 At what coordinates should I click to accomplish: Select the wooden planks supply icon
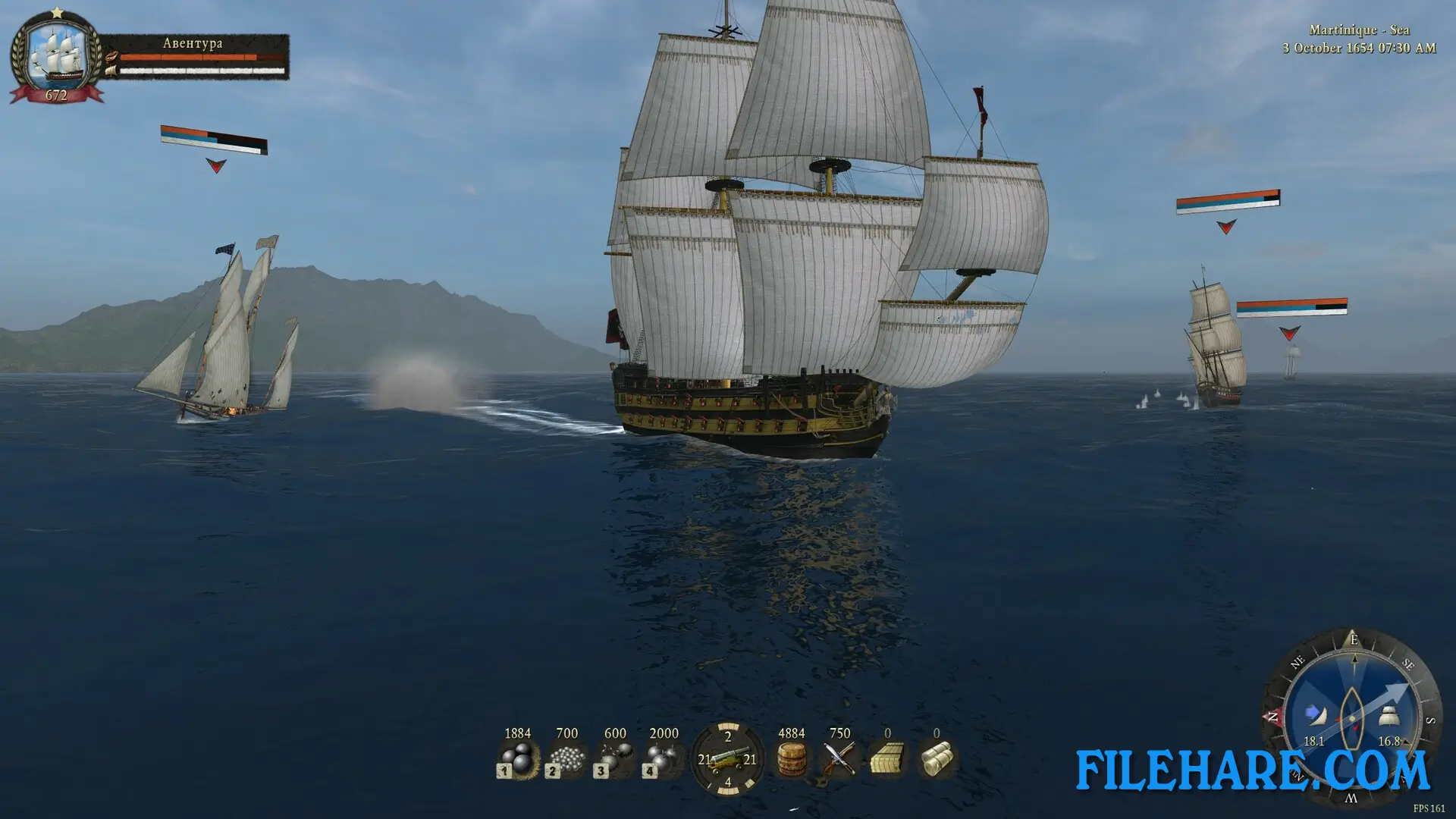[x=888, y=759]
